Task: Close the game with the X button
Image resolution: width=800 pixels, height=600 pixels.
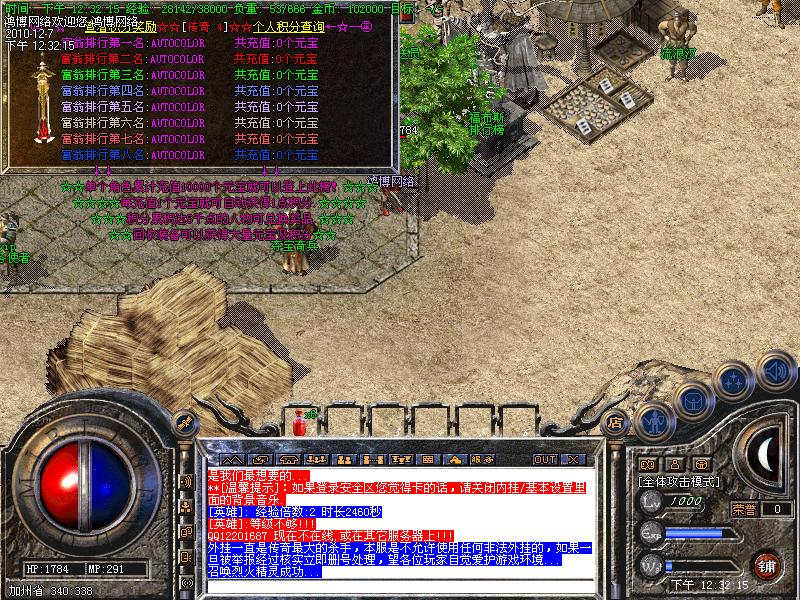Action: [573, 460]
